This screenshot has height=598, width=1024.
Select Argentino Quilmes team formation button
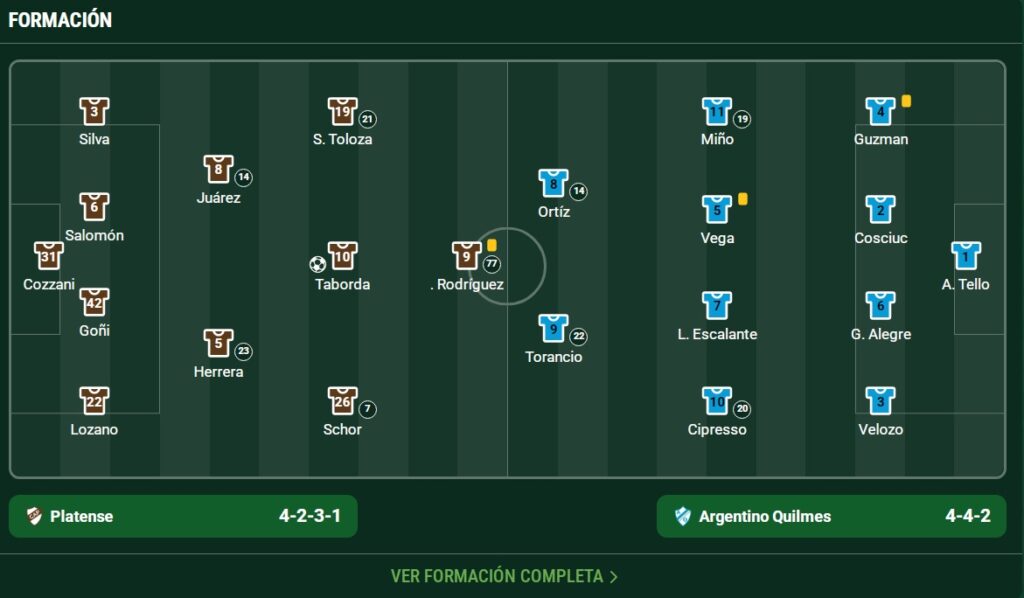point(831,516)
